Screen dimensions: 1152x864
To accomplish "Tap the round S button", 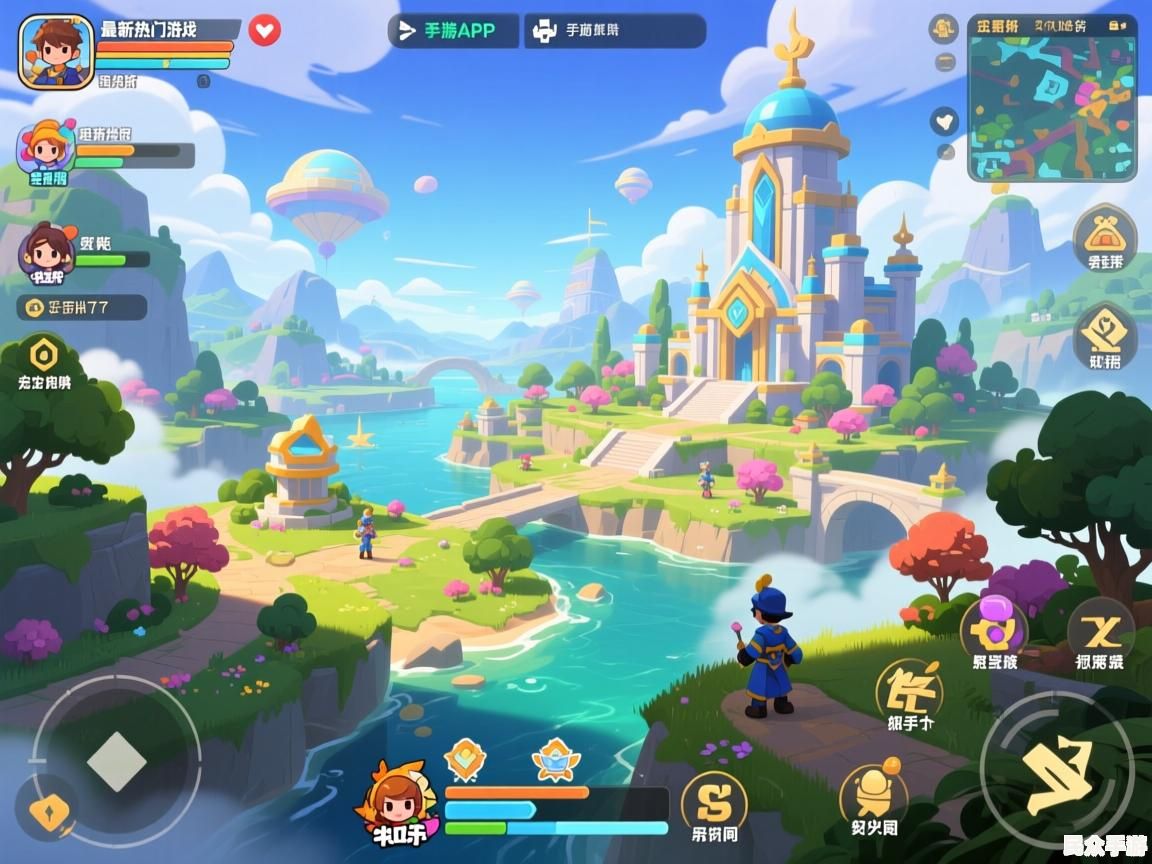I will click(x=714, y=799).
